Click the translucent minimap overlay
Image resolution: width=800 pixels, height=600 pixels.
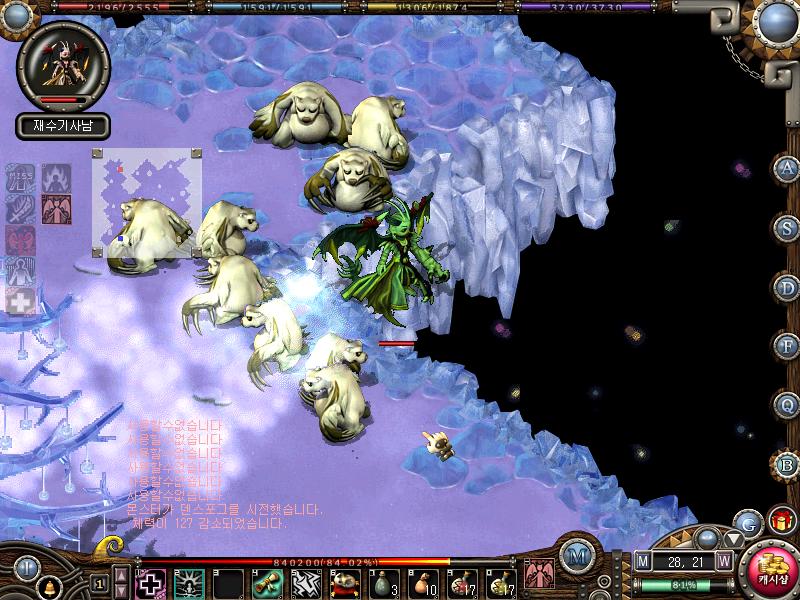pyautogui.click(x=147, y=198)
